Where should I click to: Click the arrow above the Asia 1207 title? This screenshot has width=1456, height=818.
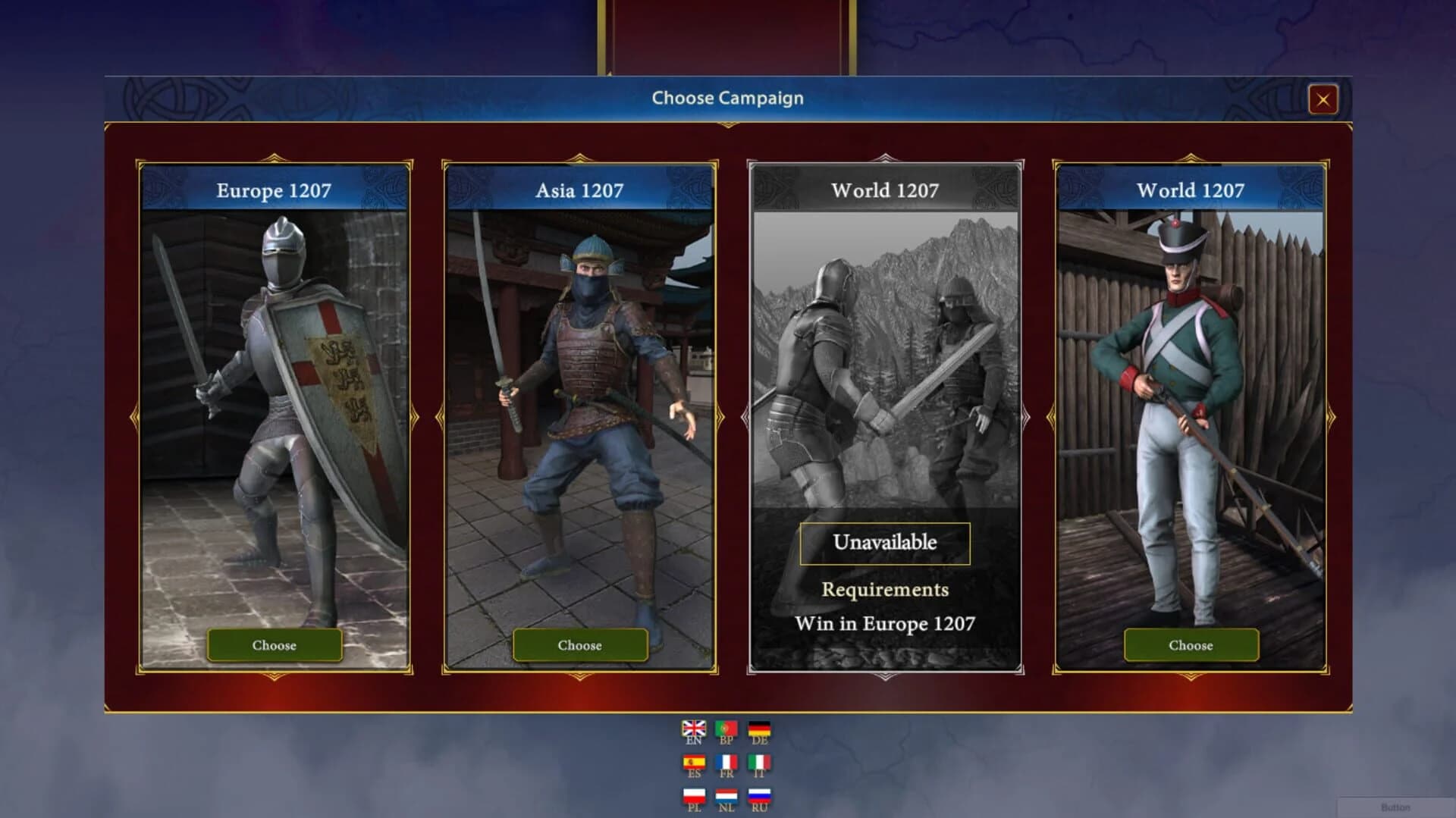tap(579, 157)
